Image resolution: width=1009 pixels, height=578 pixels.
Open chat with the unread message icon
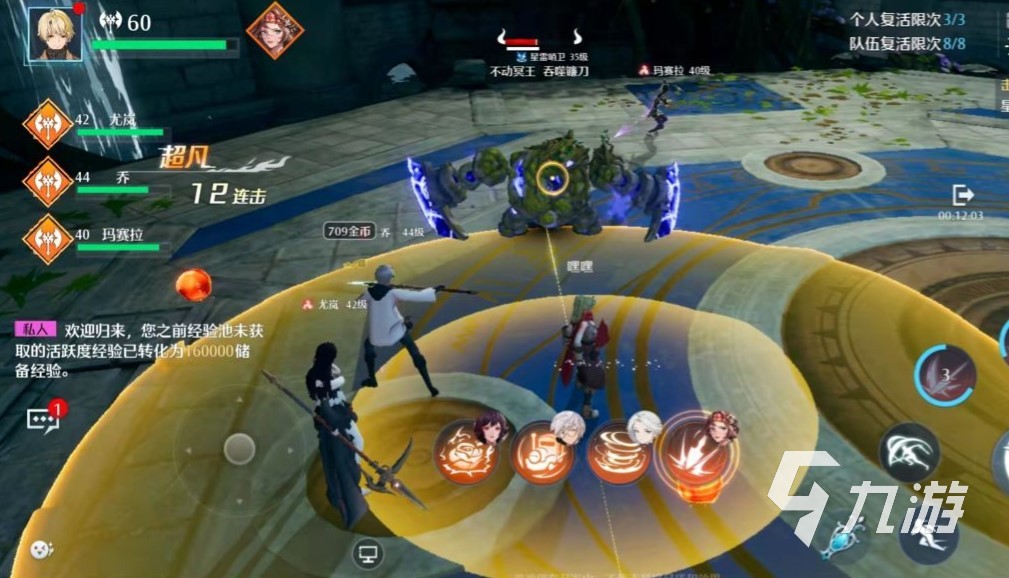(x=45, y=418)
